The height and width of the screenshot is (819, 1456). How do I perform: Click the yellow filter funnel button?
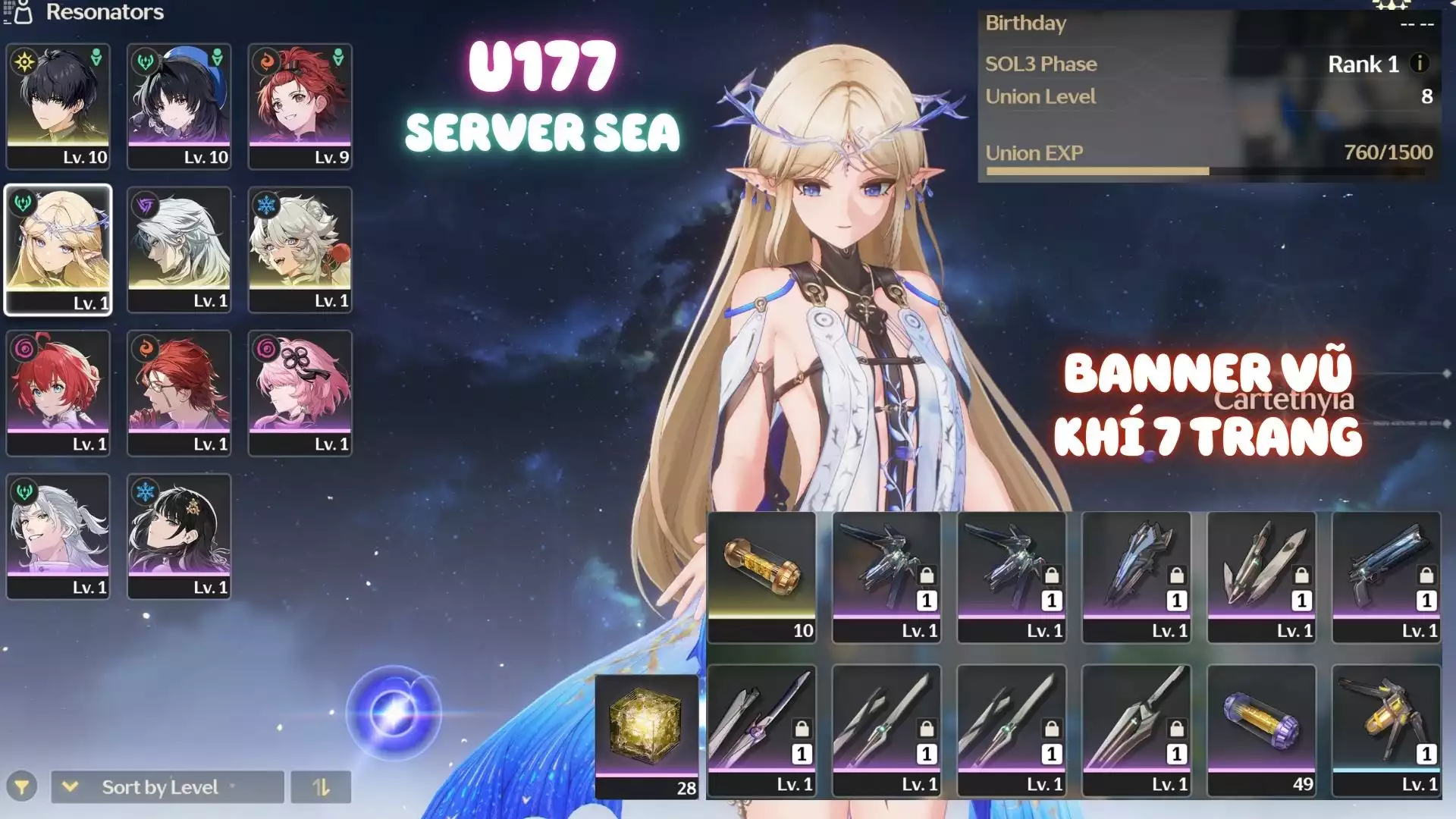[22, 787]
